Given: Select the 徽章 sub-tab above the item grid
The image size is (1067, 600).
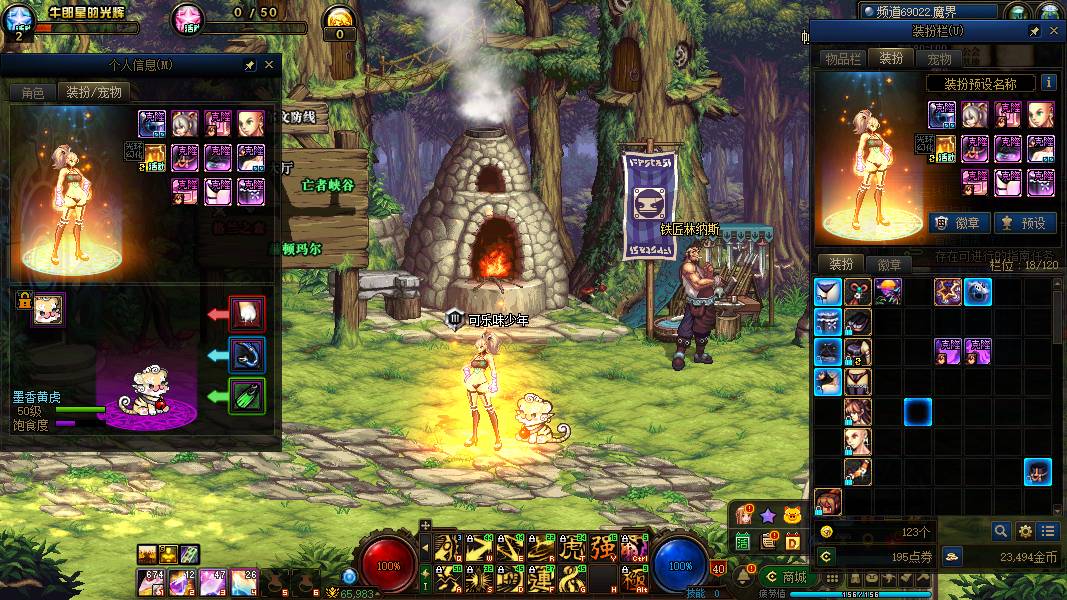Looking at the screenshot, I should tap(889, 265).
